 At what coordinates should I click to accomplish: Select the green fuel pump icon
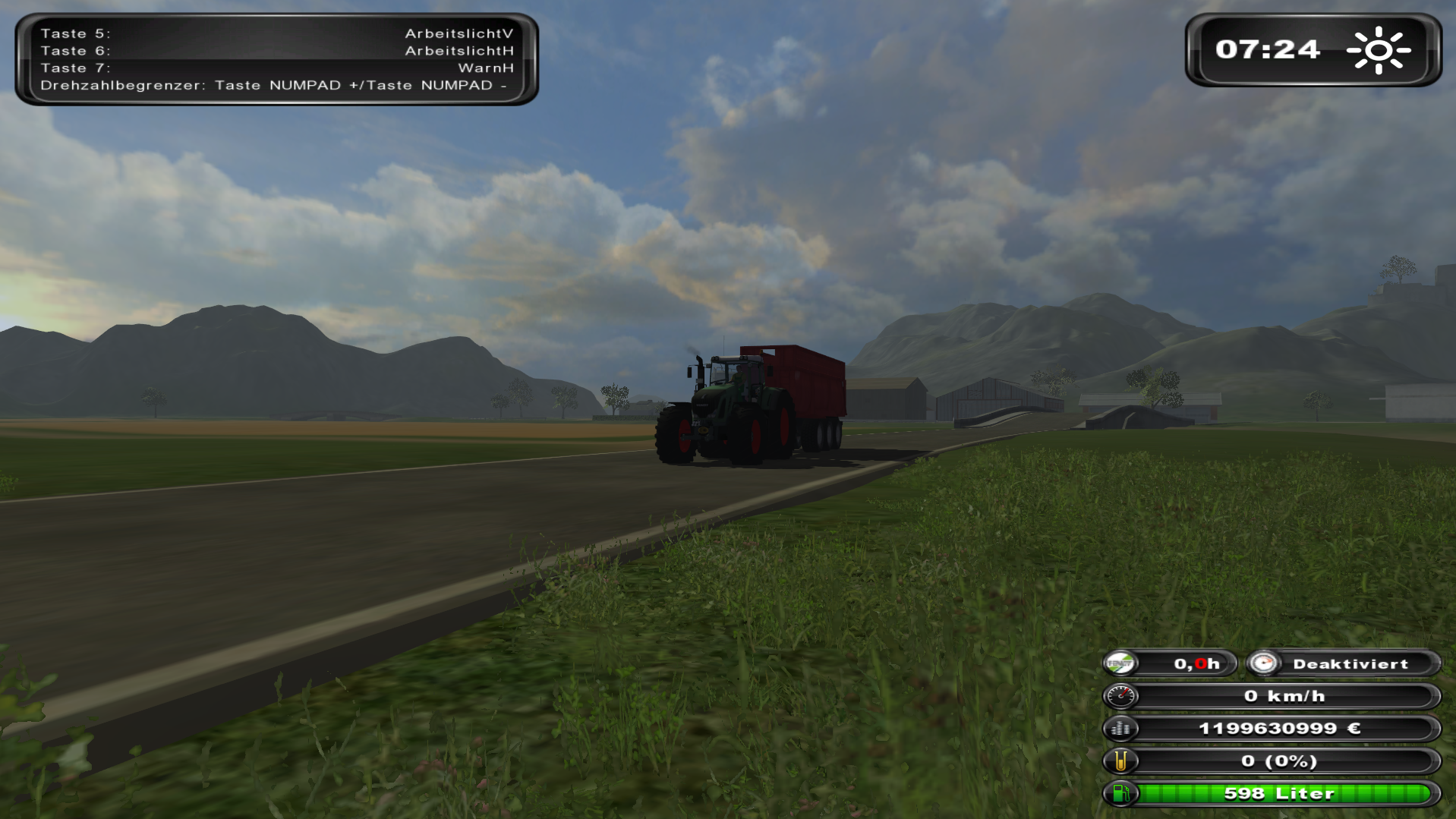point(1120,793)
